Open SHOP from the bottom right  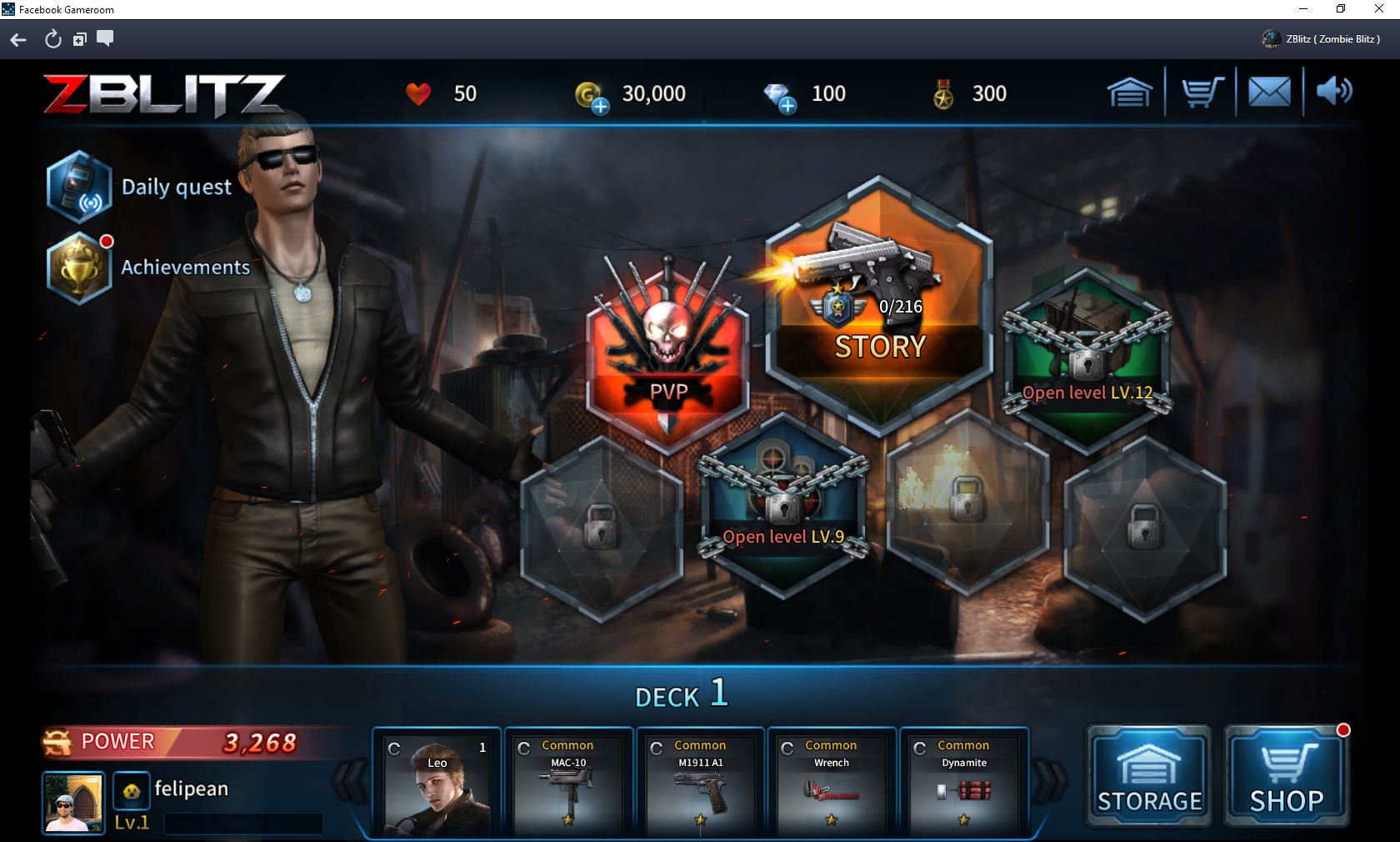(1284, 775)
